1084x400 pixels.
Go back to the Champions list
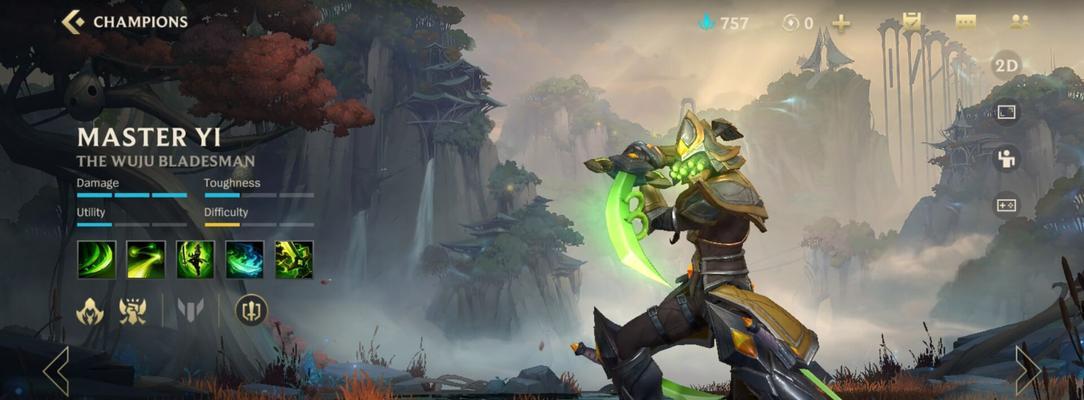[124, 21]
